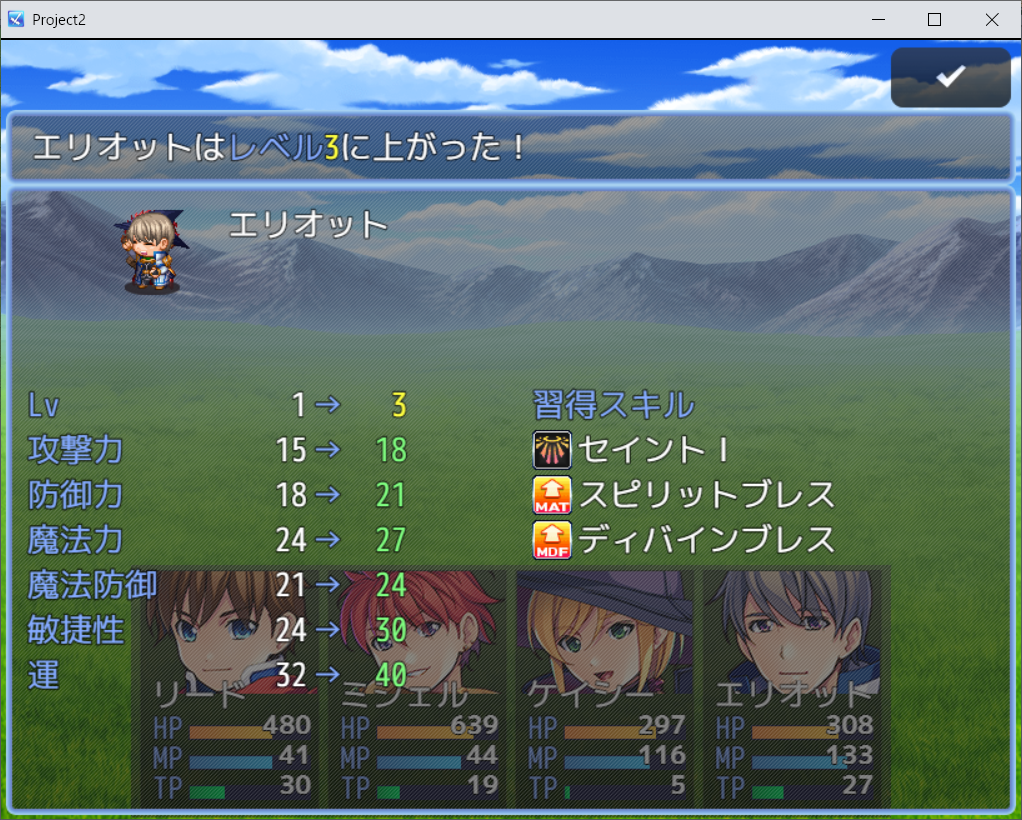Minimize the Project2 game window
1022x820 pixels.
879,20
